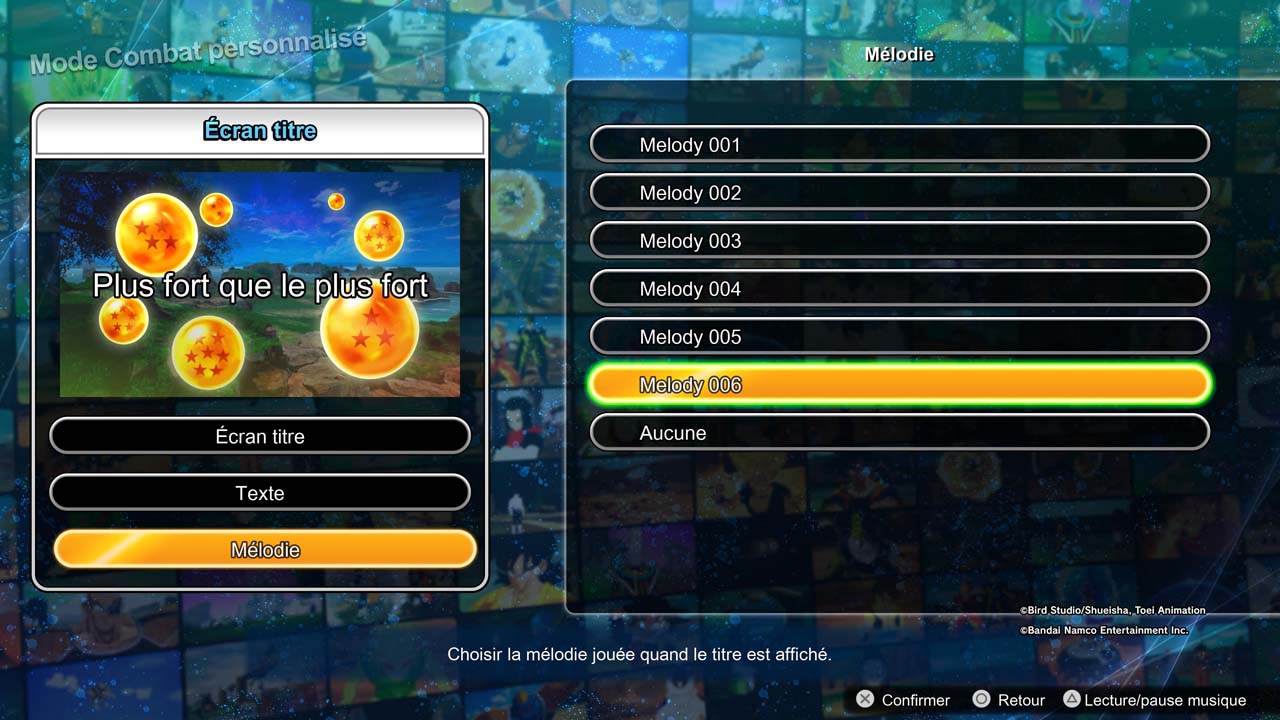1280x720 pixels.
Task: Choose Melody 002
Action: tap(899, 193)
